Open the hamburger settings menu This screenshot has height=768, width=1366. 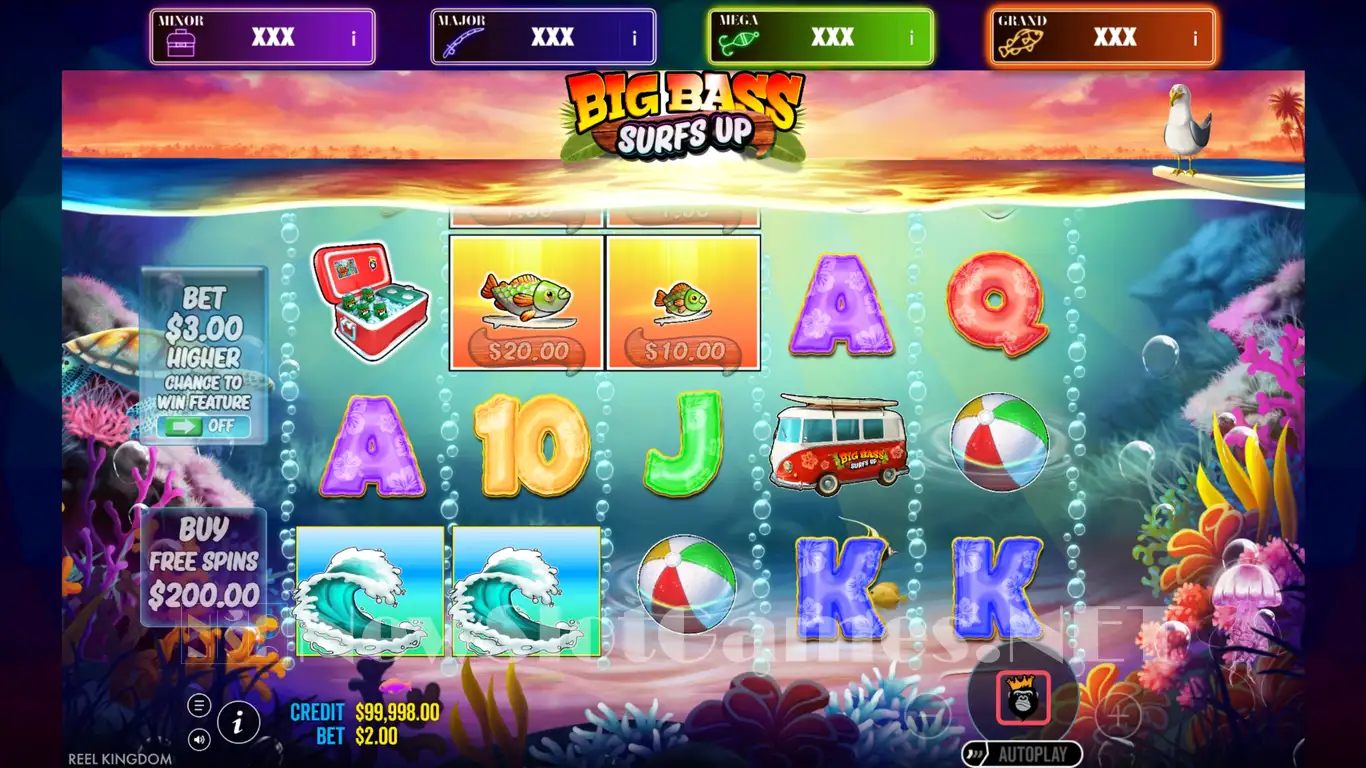pyautogui.click(x=199, y=706)
